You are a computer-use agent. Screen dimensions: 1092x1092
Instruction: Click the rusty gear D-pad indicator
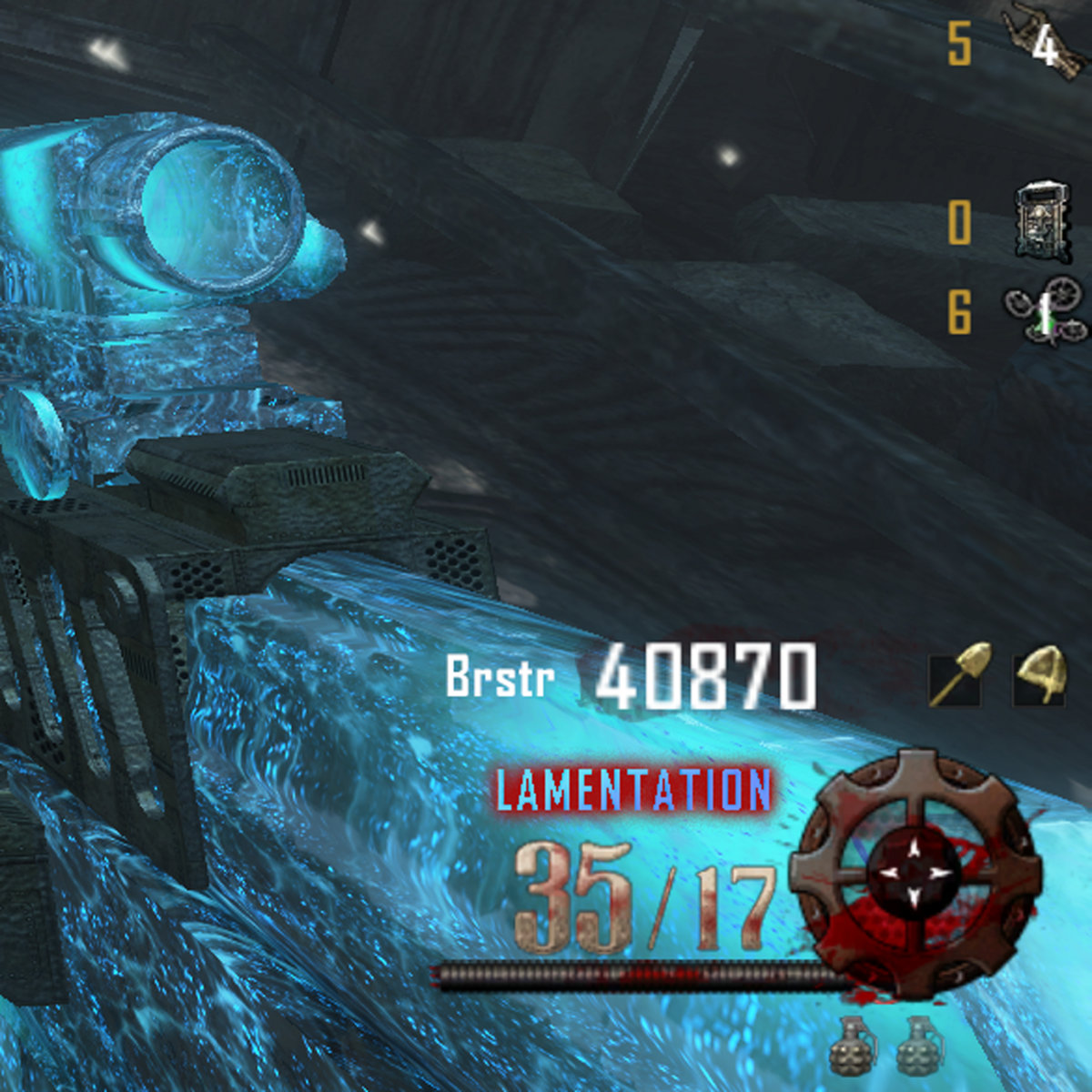(x=915, y=874)
